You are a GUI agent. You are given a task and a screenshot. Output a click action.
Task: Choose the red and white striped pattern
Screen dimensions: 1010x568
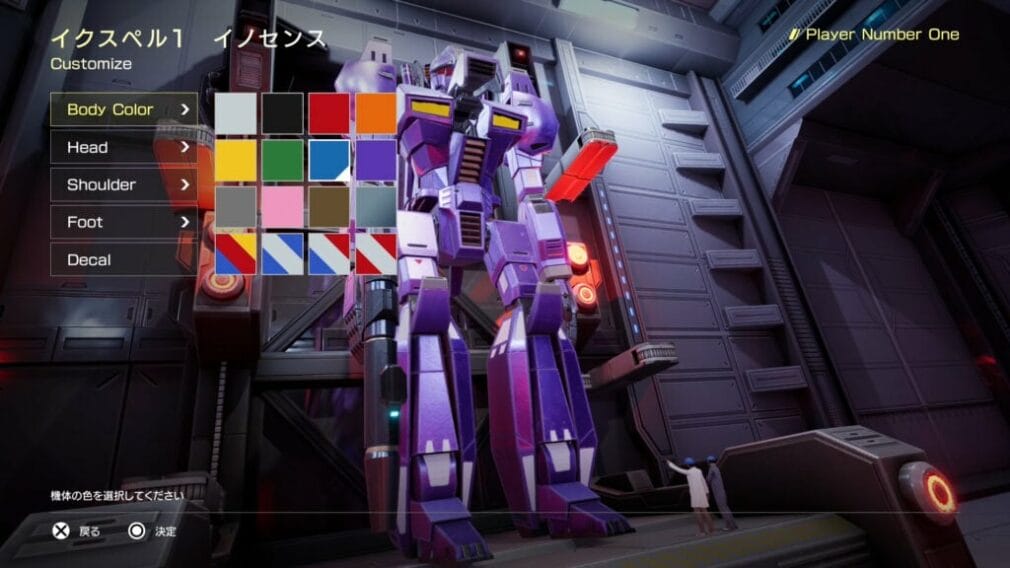tap(376, 254)
